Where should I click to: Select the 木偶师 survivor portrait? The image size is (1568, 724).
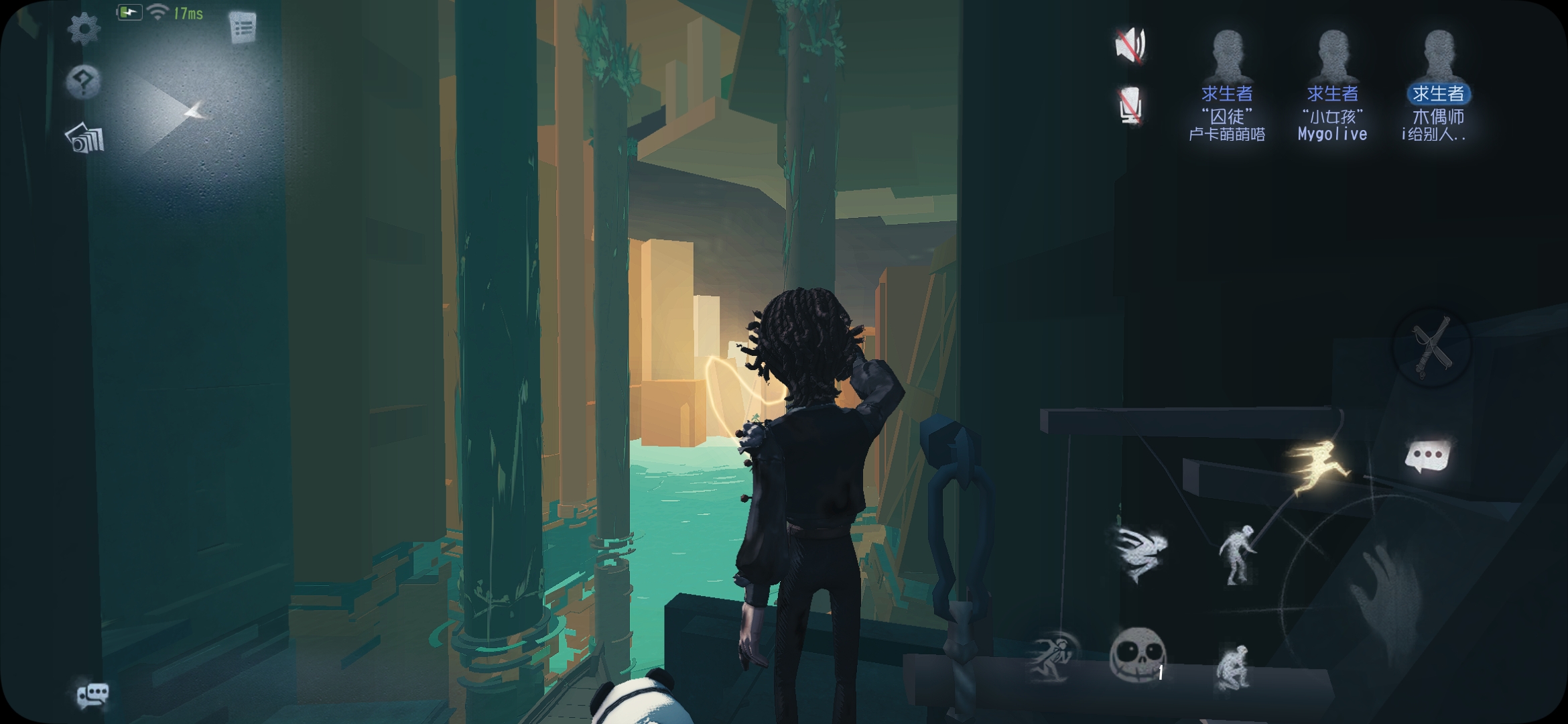coord(1438,57)
